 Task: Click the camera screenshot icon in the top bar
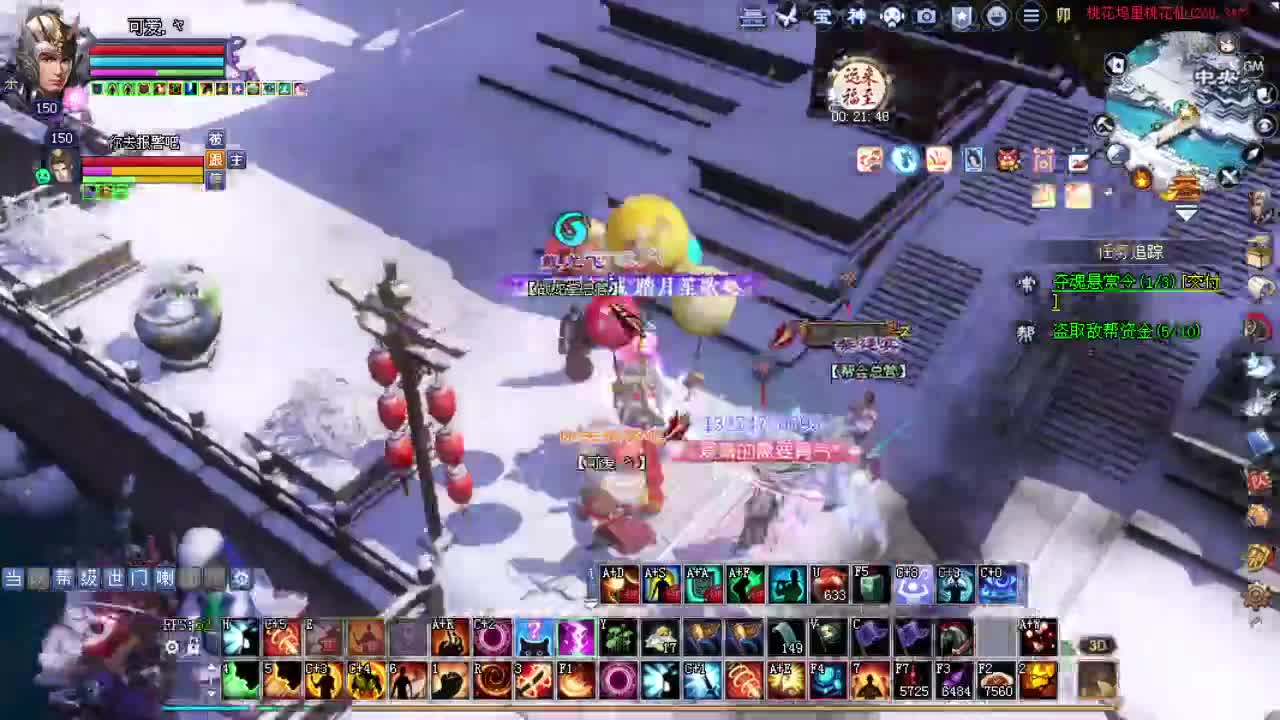coord(926,17)
